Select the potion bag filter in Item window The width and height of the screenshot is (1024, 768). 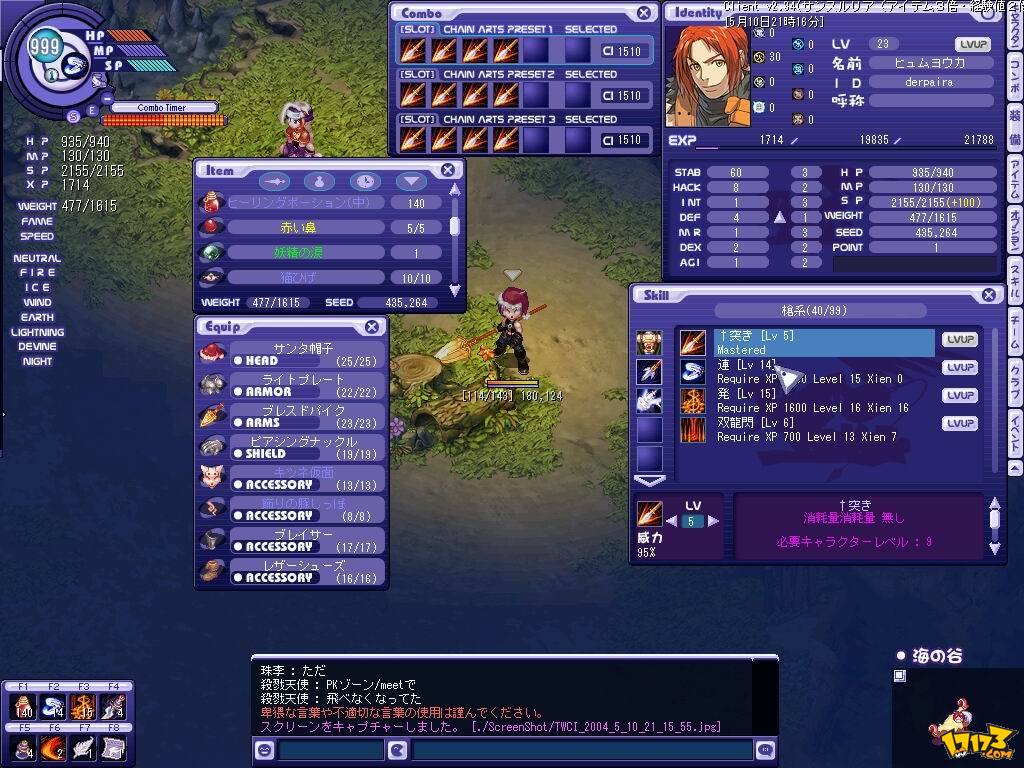pyautogui.click(x=320, y=182)
